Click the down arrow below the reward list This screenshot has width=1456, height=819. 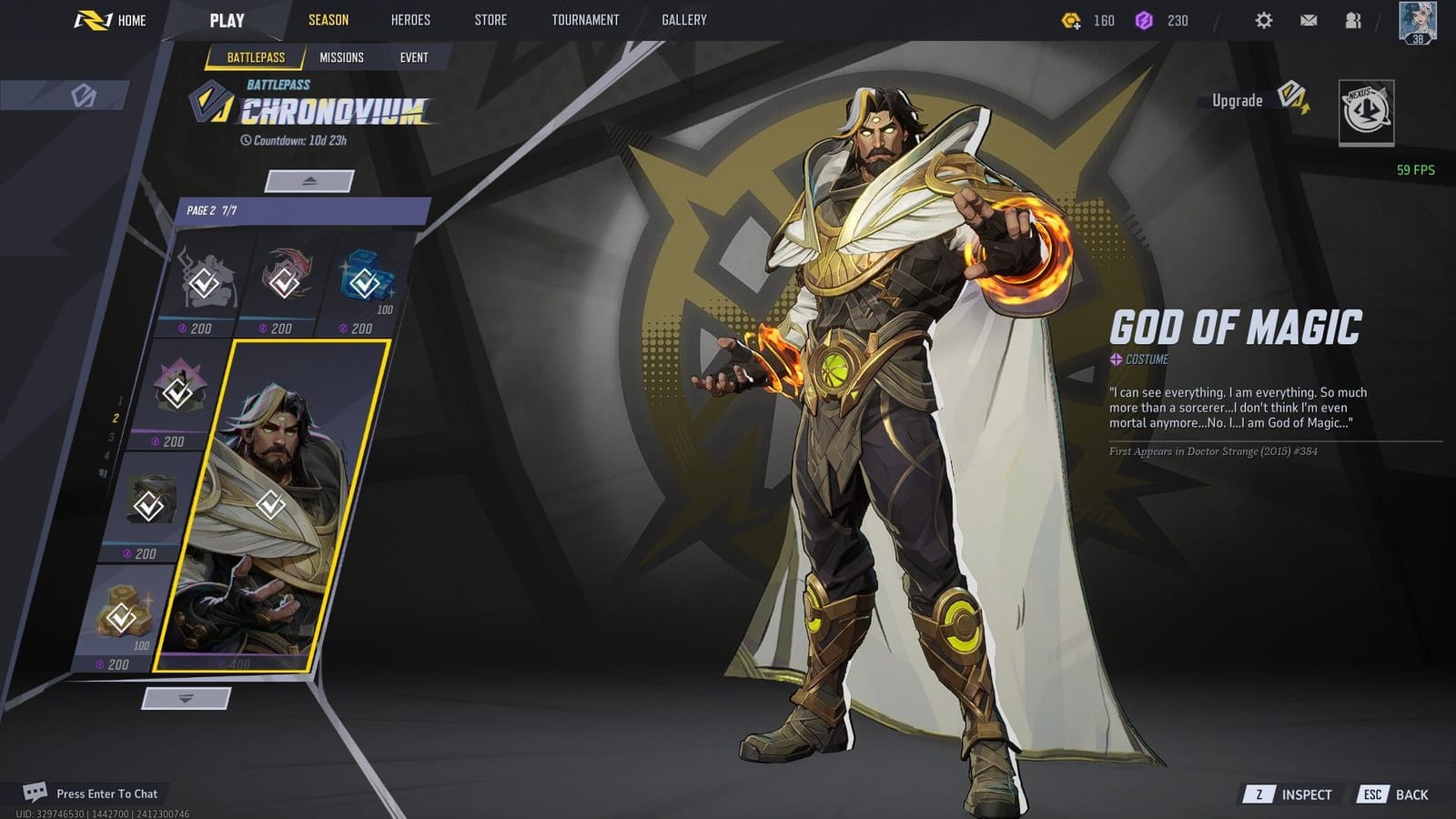pyautogui.click(x=185, y=697)
